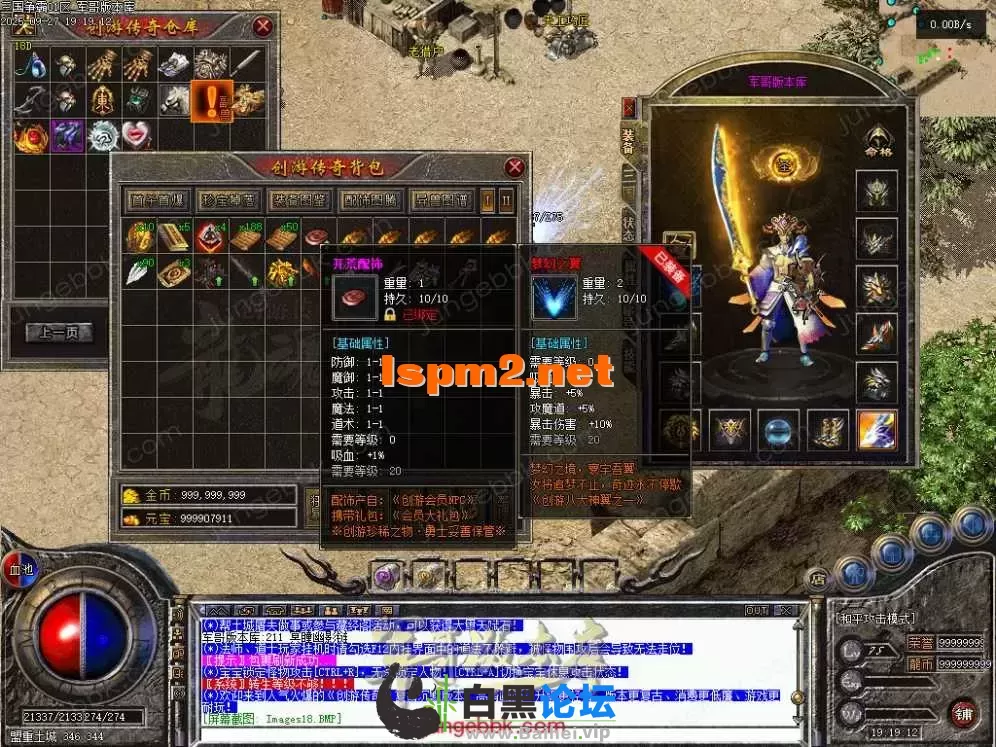996x747 pixels.
Task: Select the orange exclamation mark warehouse slot
Action: (x=212, y=99)
